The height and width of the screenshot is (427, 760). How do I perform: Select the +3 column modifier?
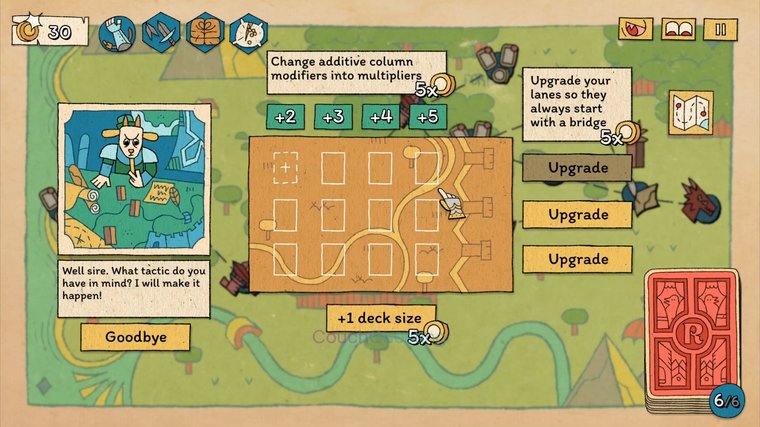pyautogui.click(x=333, y=117)
